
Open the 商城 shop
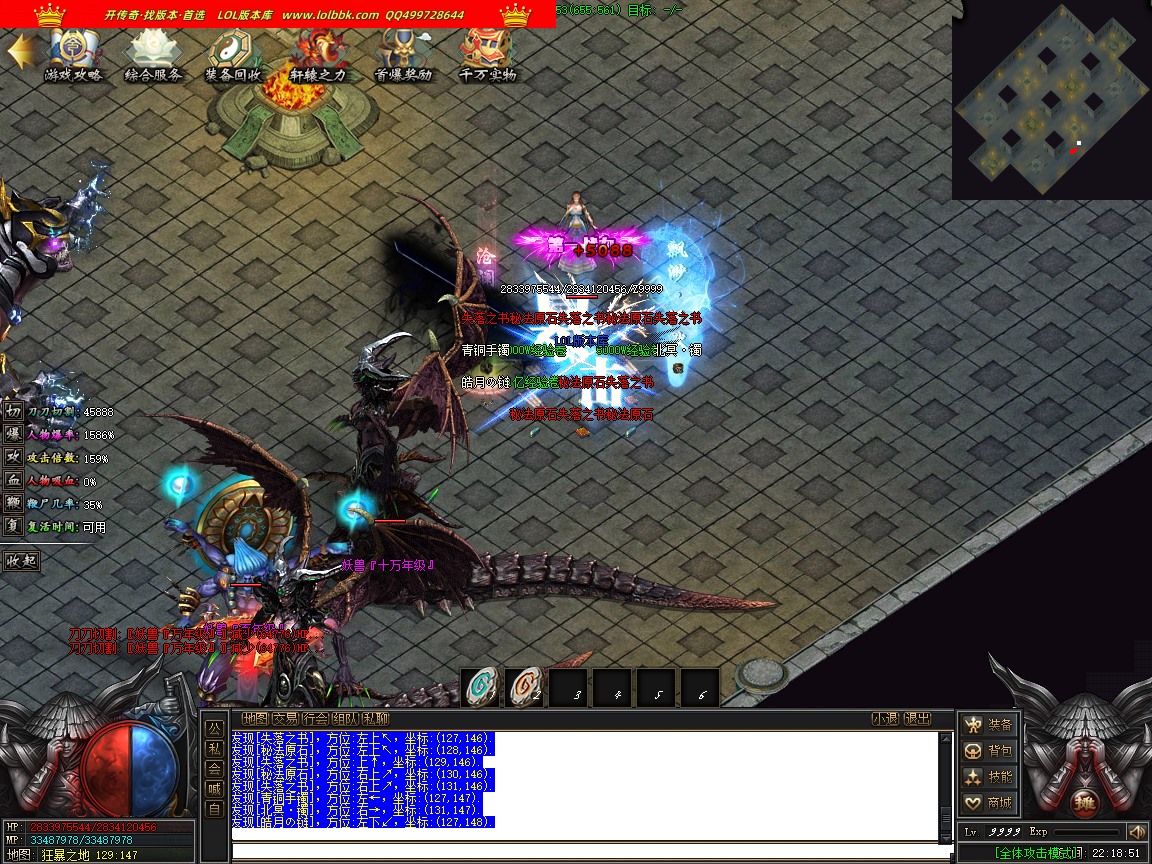pos(988,802)
